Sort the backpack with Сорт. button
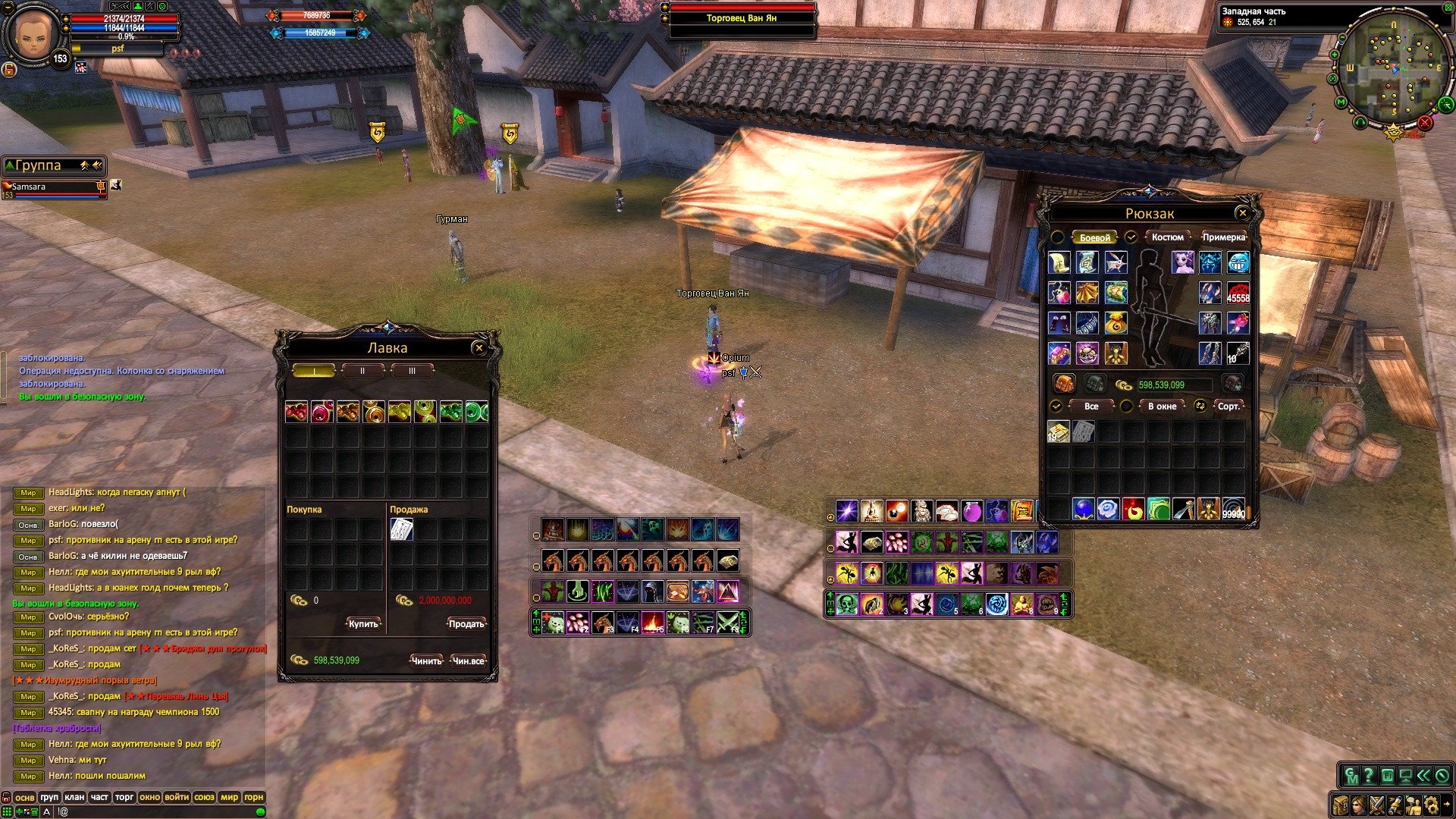Screen dimensions: 1456x819 [1228, 406]
